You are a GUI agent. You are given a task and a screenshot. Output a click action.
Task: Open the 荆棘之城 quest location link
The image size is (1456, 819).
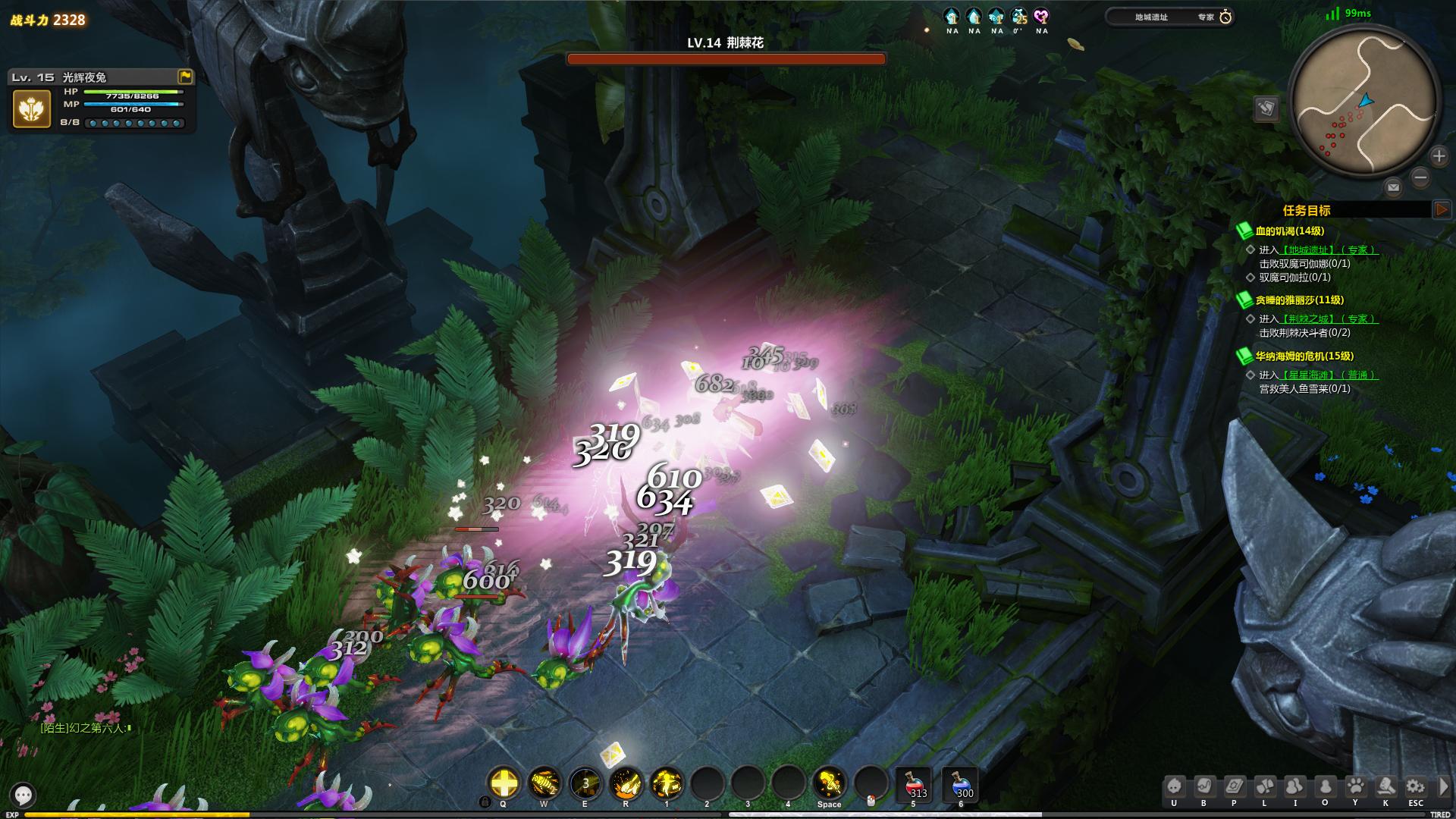1310,319
